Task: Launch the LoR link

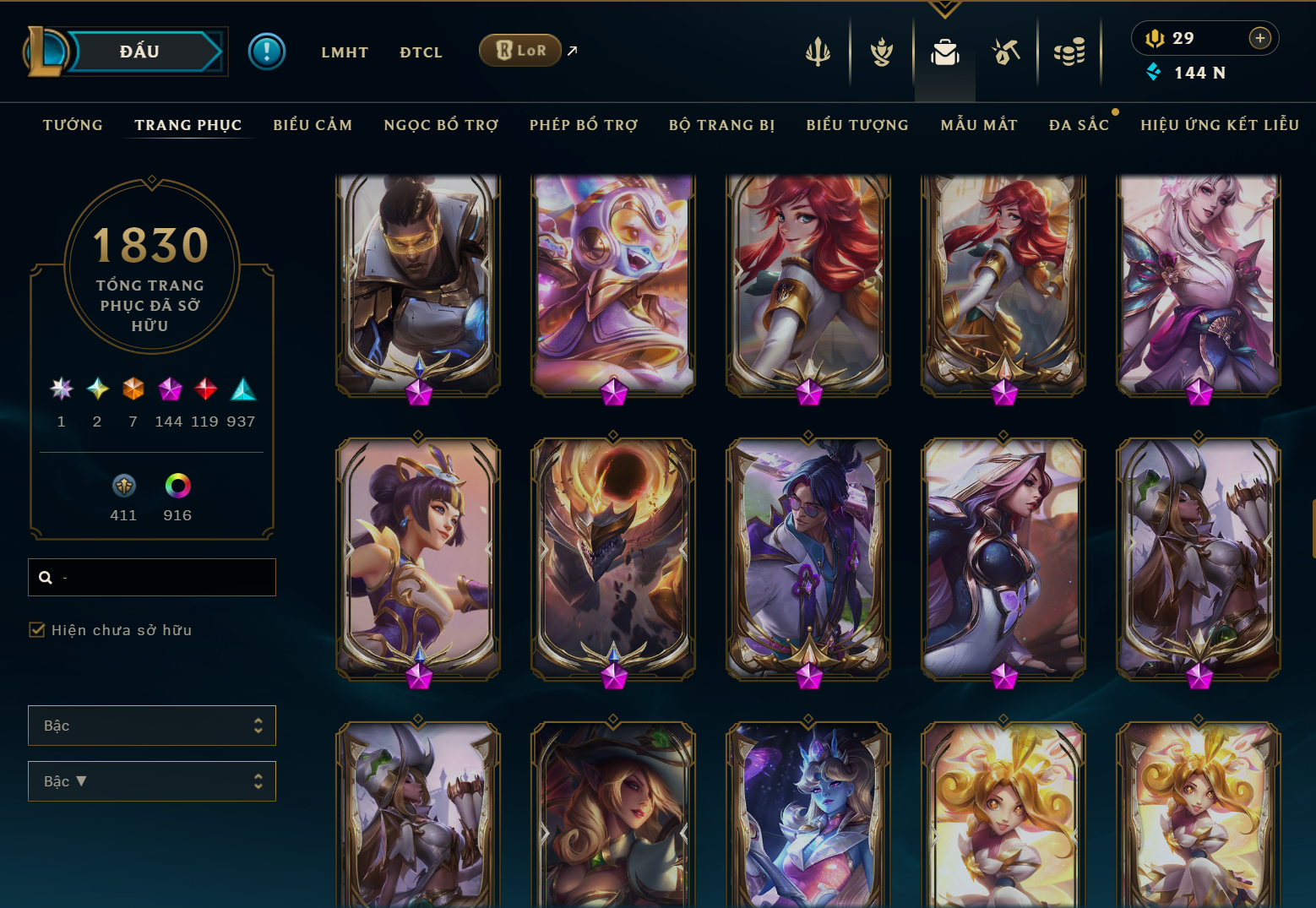Action: tap(520, 51)
